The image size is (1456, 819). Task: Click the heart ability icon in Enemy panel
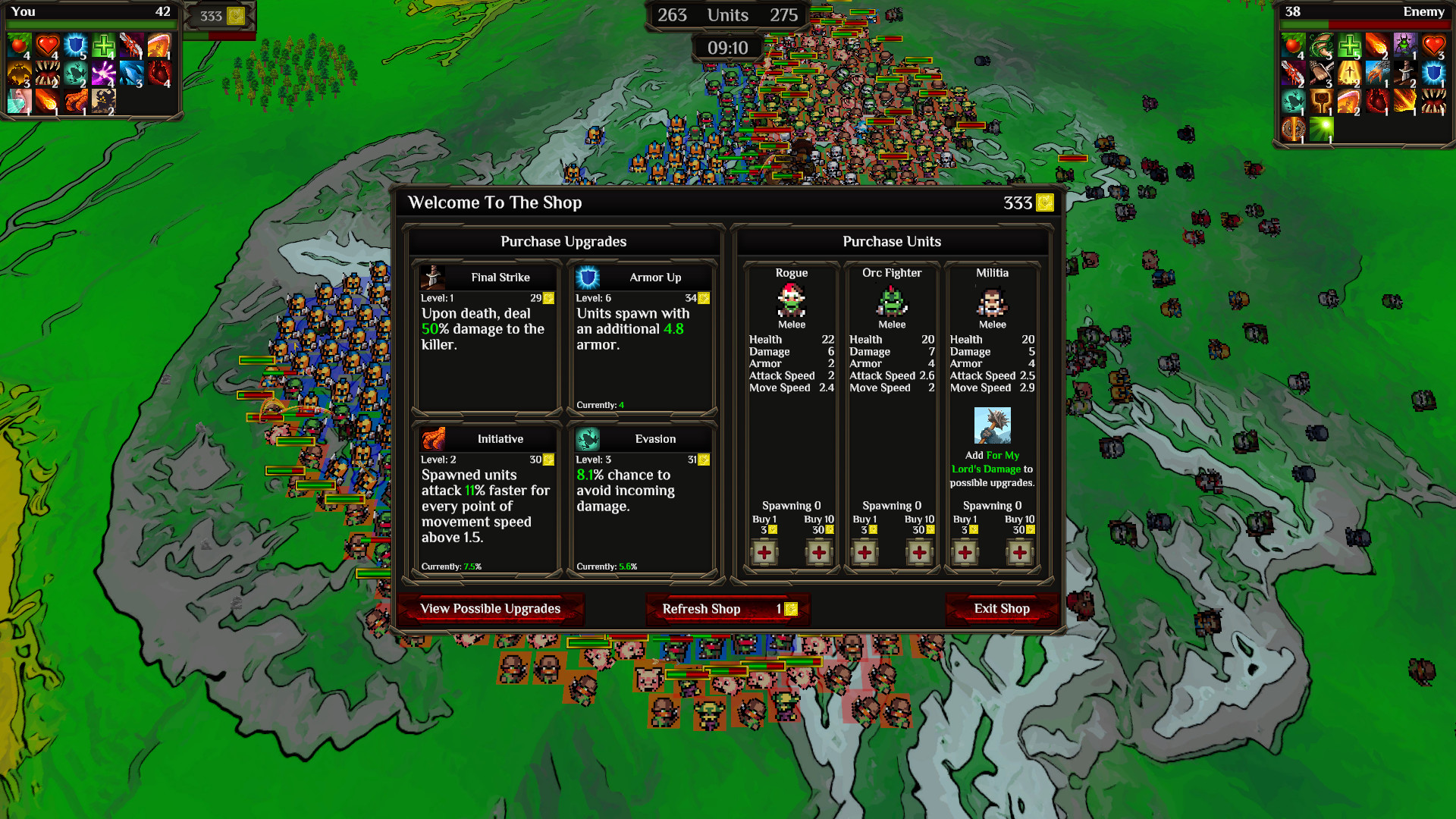click(1436, 45)
